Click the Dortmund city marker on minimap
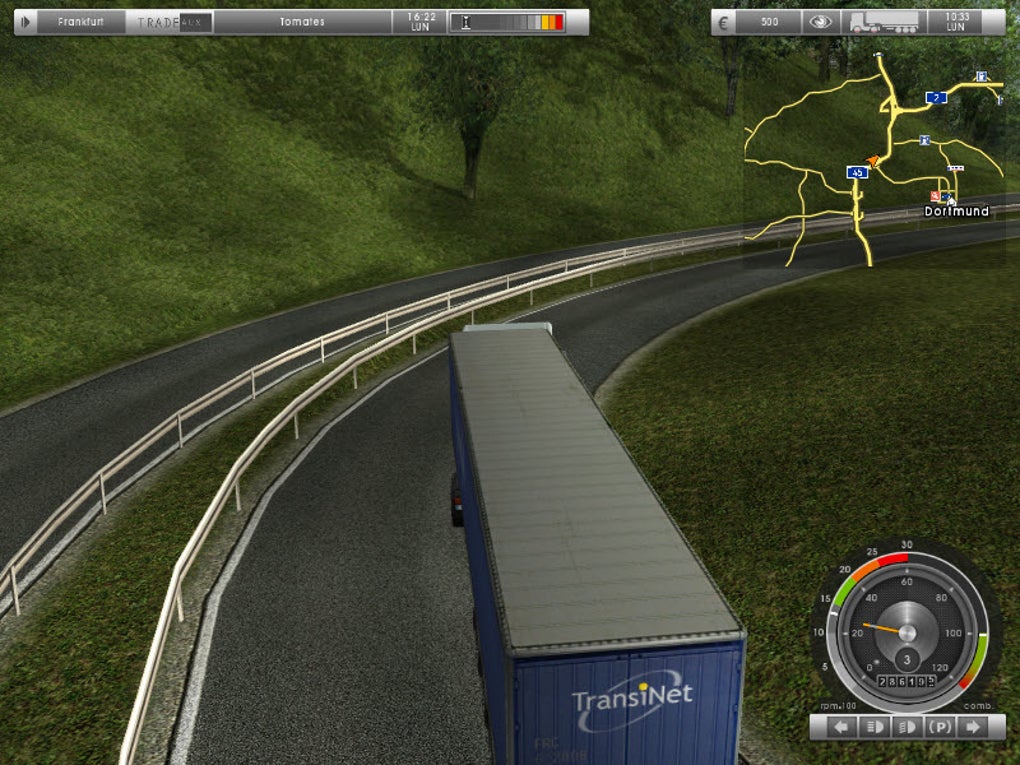The image size is (1020, 765). click(x=956, y=211)
